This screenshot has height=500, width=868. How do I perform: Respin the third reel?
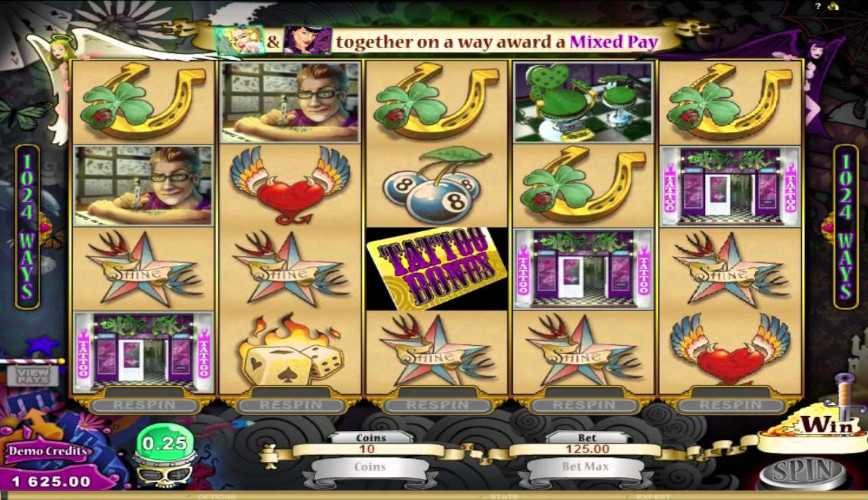(435, 406)
